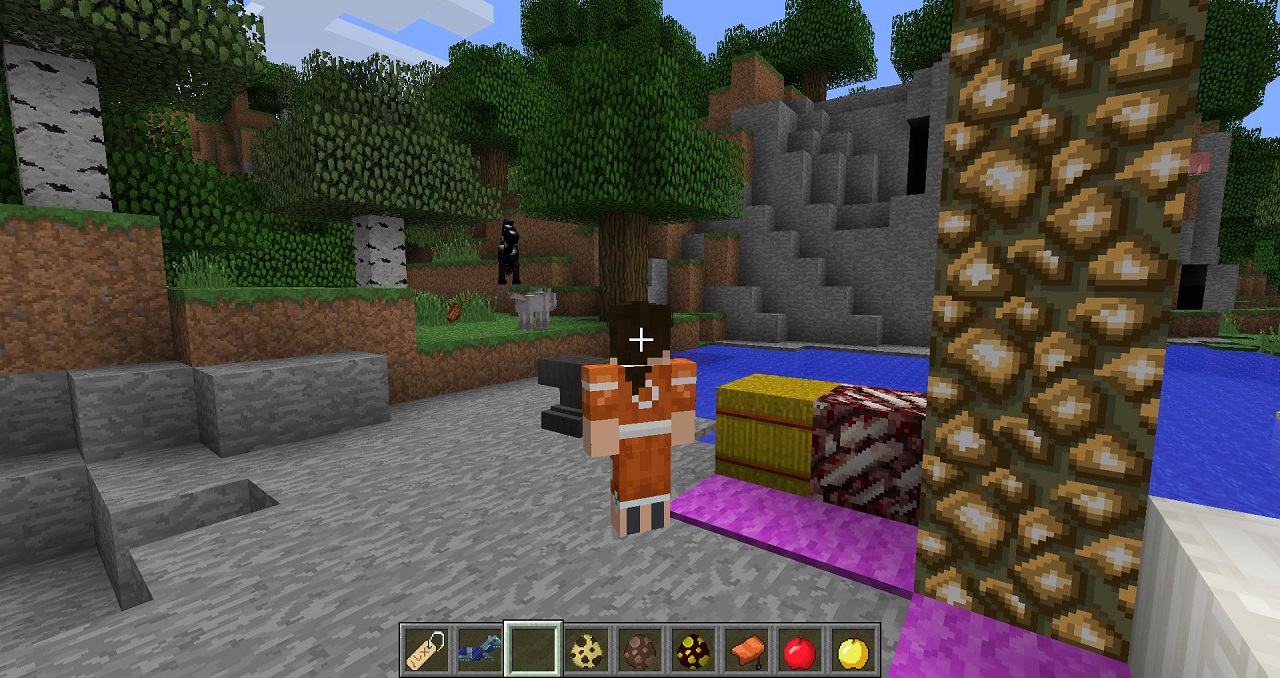Pick the brown spawn egg slot
This screenshot has width=1280, height=678.
coord(637,651)
